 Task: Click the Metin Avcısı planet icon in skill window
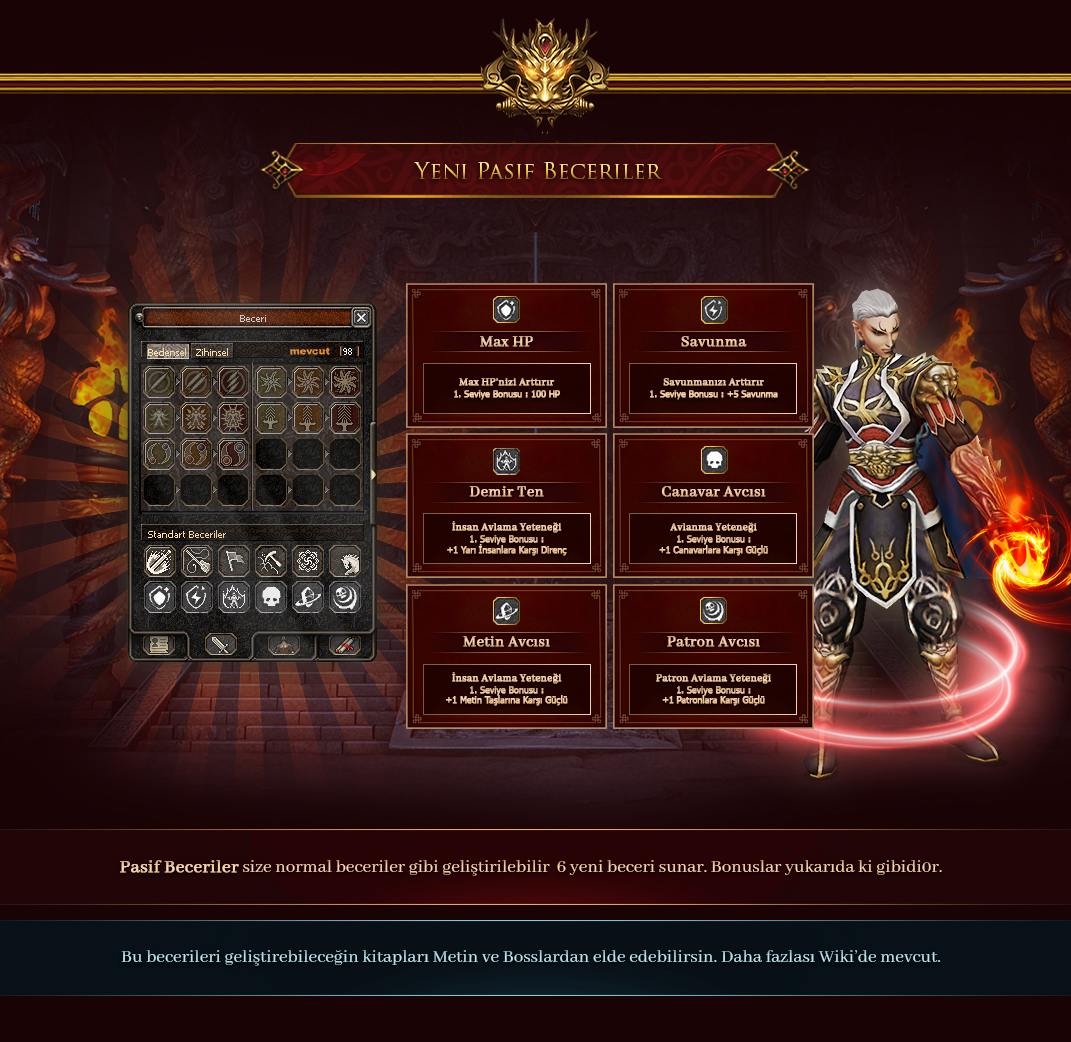pyautogui.click(x=307, y=597)
